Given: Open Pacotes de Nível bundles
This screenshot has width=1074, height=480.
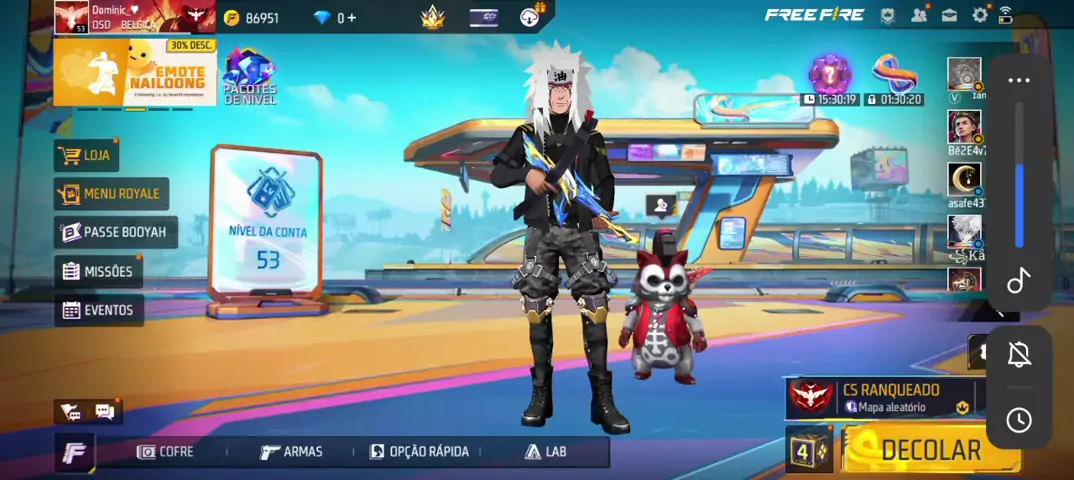Looking at the screenshot, I should 249,76.
